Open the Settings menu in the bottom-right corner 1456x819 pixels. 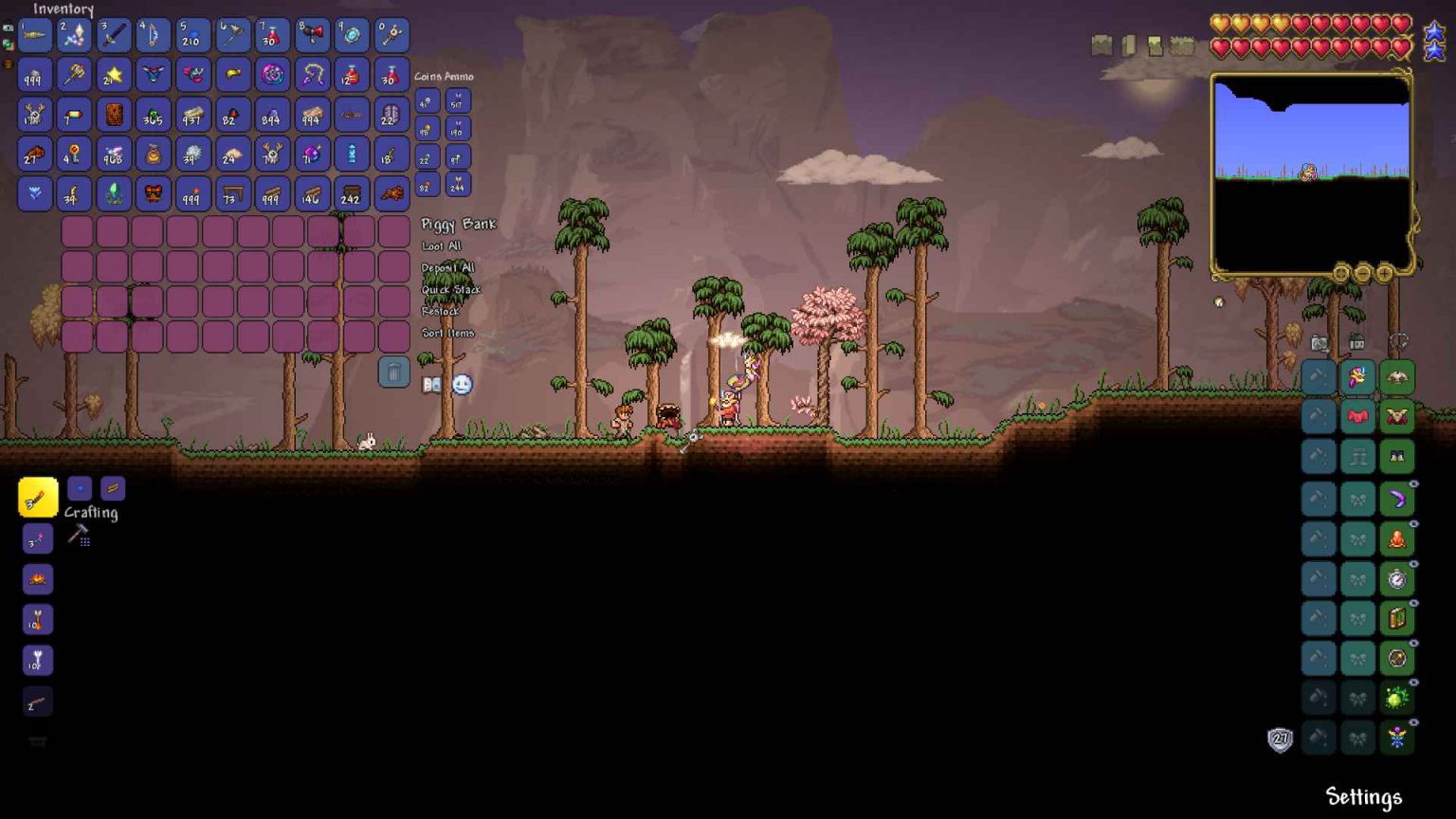tap(1362, 794)
